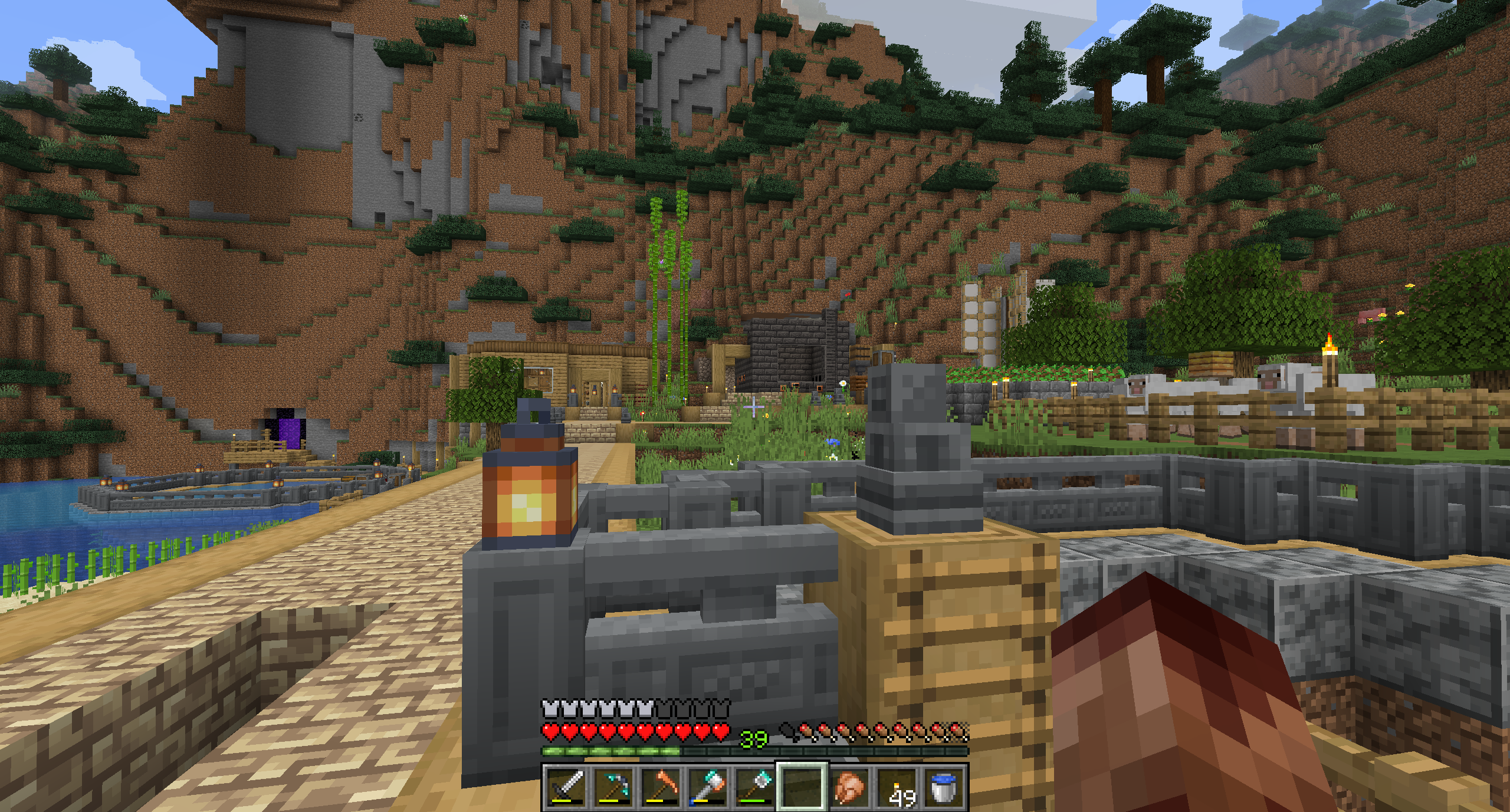This screenshot has height=812, width=1510.
Task: Pick the stack of 49 torches
Action: click(x=897, y=787)
